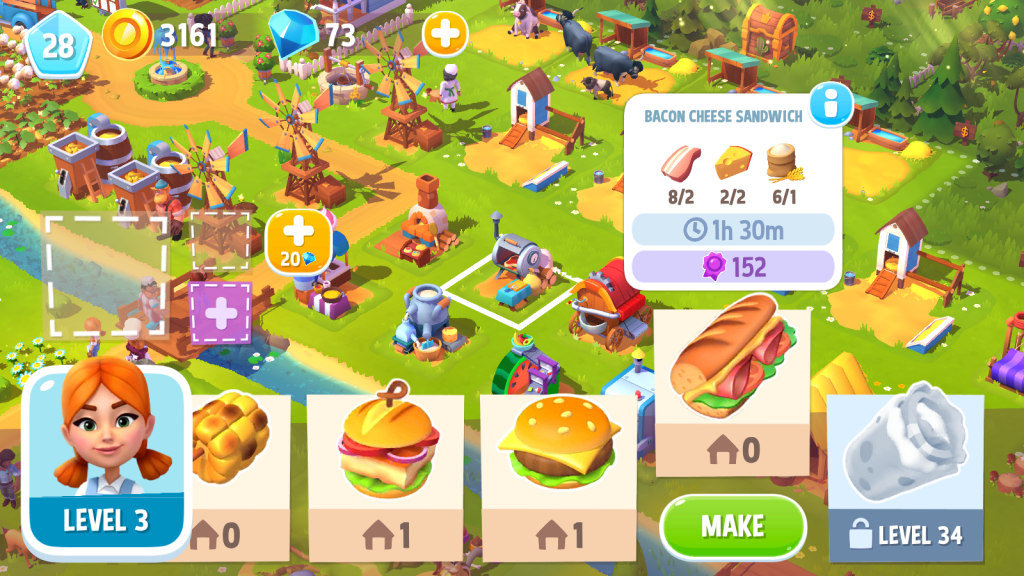1024x576 pixels.
Task: Open the player level 28 badge
Action: (57, 44)
